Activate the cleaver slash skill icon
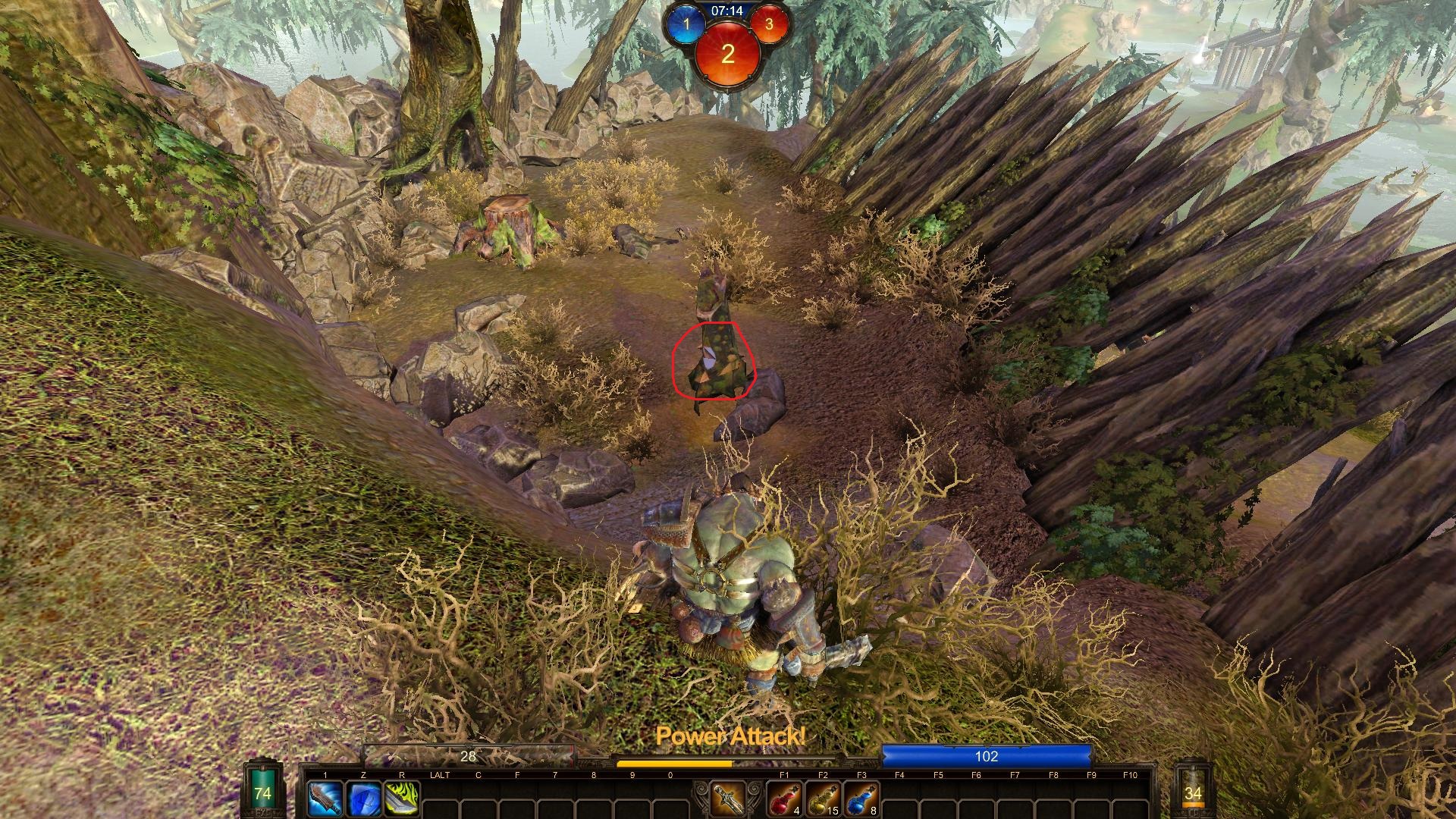The image size is (1456, 819). coord(325,799)
